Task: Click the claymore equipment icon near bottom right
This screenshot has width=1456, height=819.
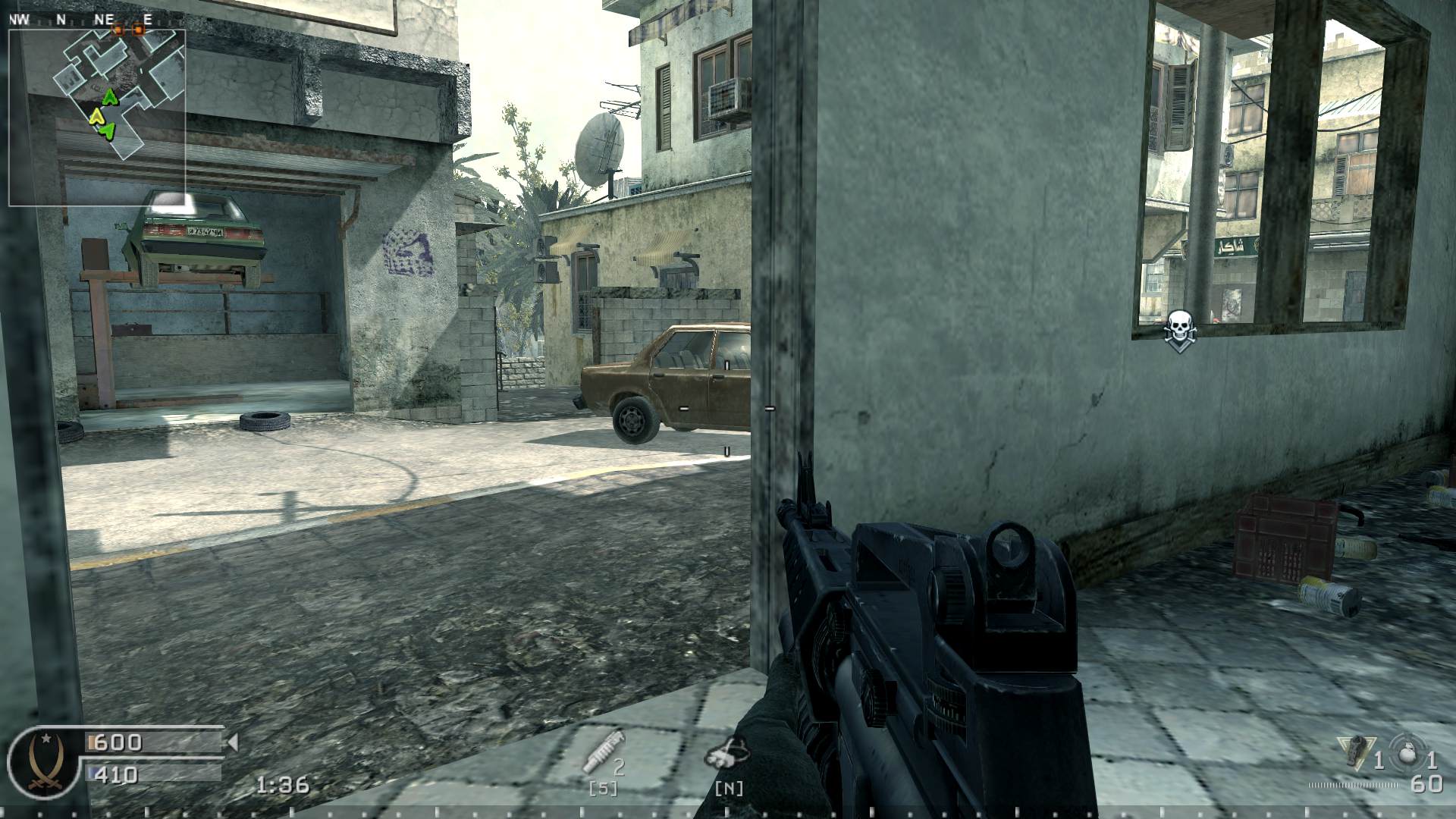Action: [x=1357, y=751]
